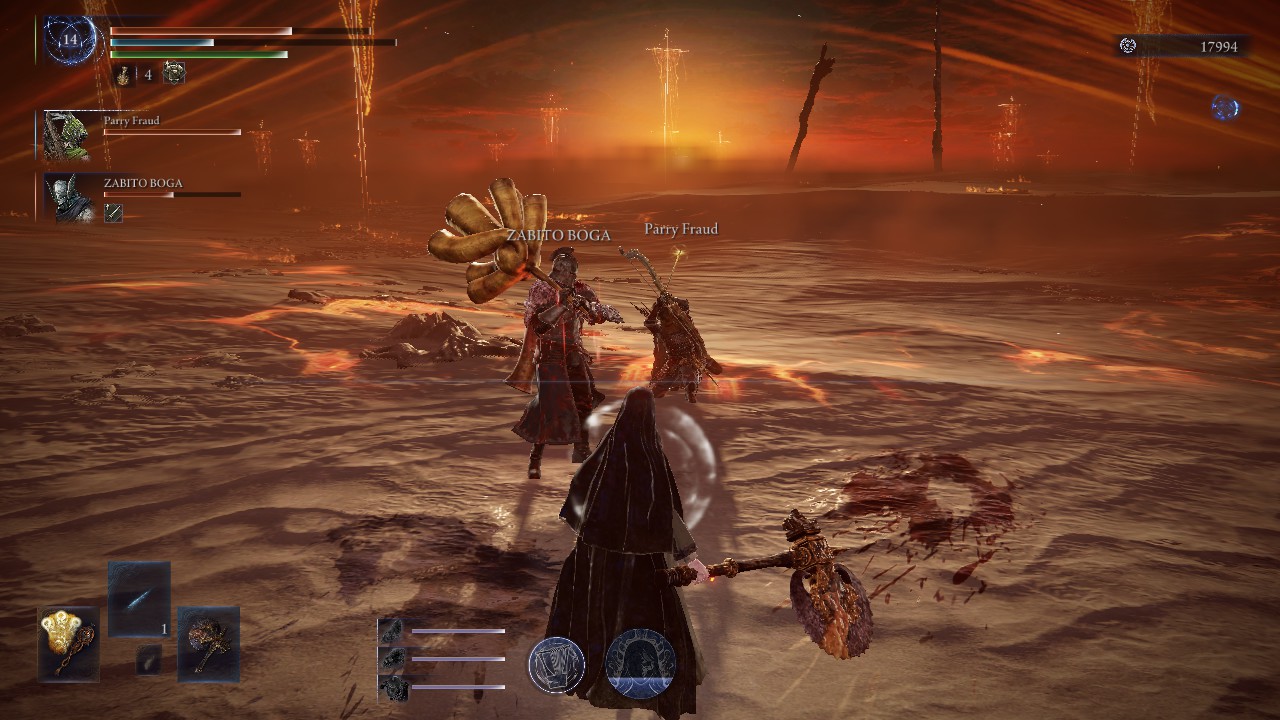Activate the character skill round icon
The width and height of the screenshot is (1280, 720).
557,664
